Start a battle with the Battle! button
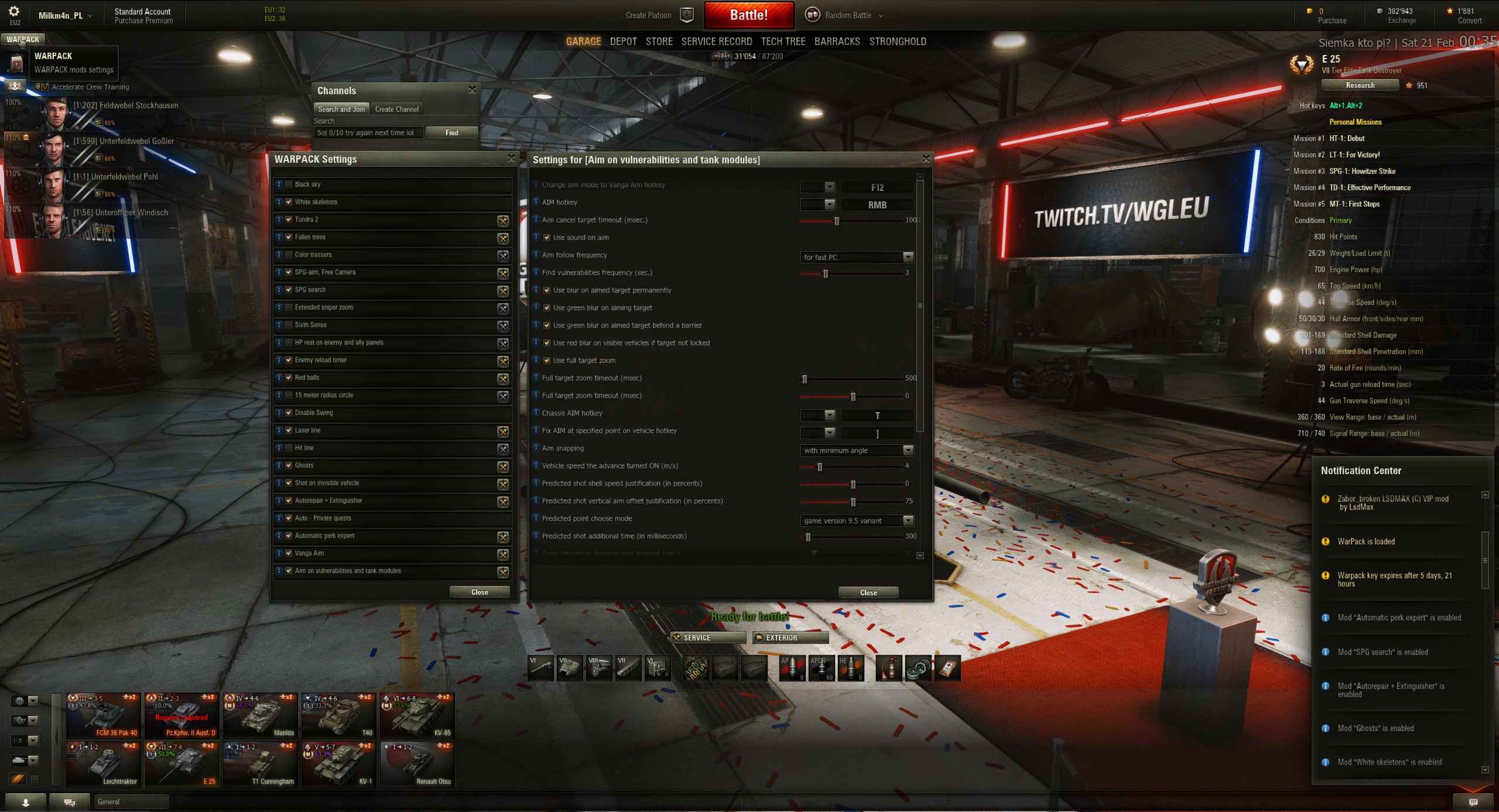 pyautogui.click(x=748, y=15)
